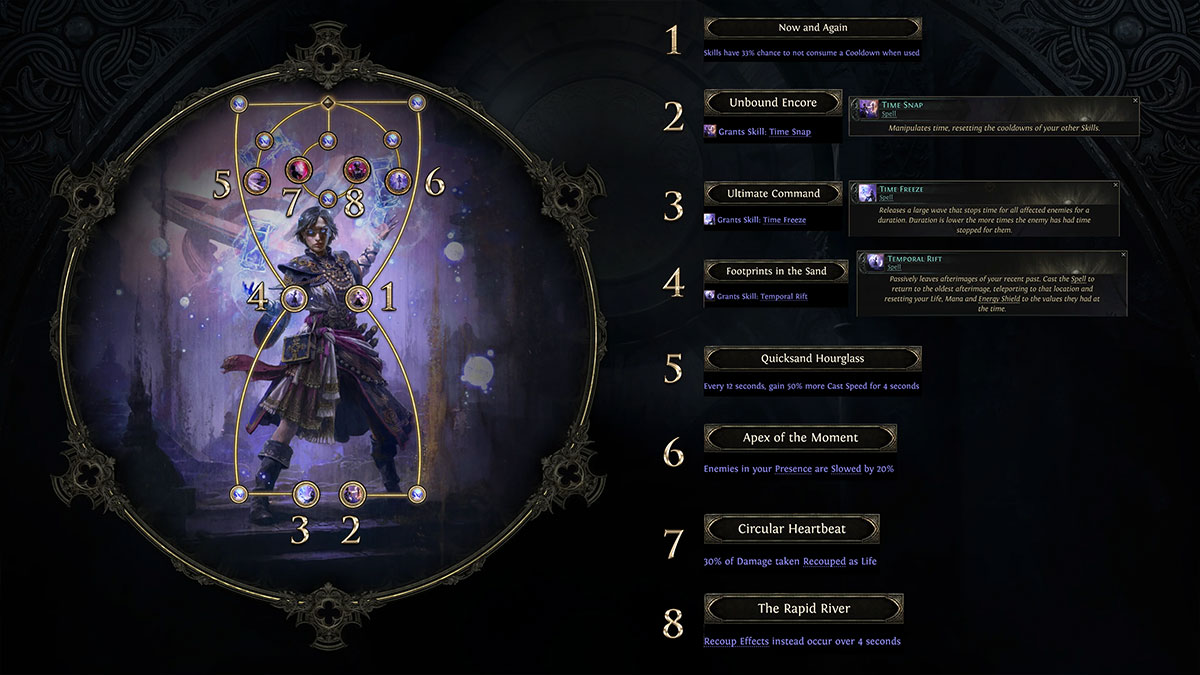Viewport: 1200px width, 675px height.
Task: Allocate the Footprints in the Sand tree node
Action: (294, 297)
